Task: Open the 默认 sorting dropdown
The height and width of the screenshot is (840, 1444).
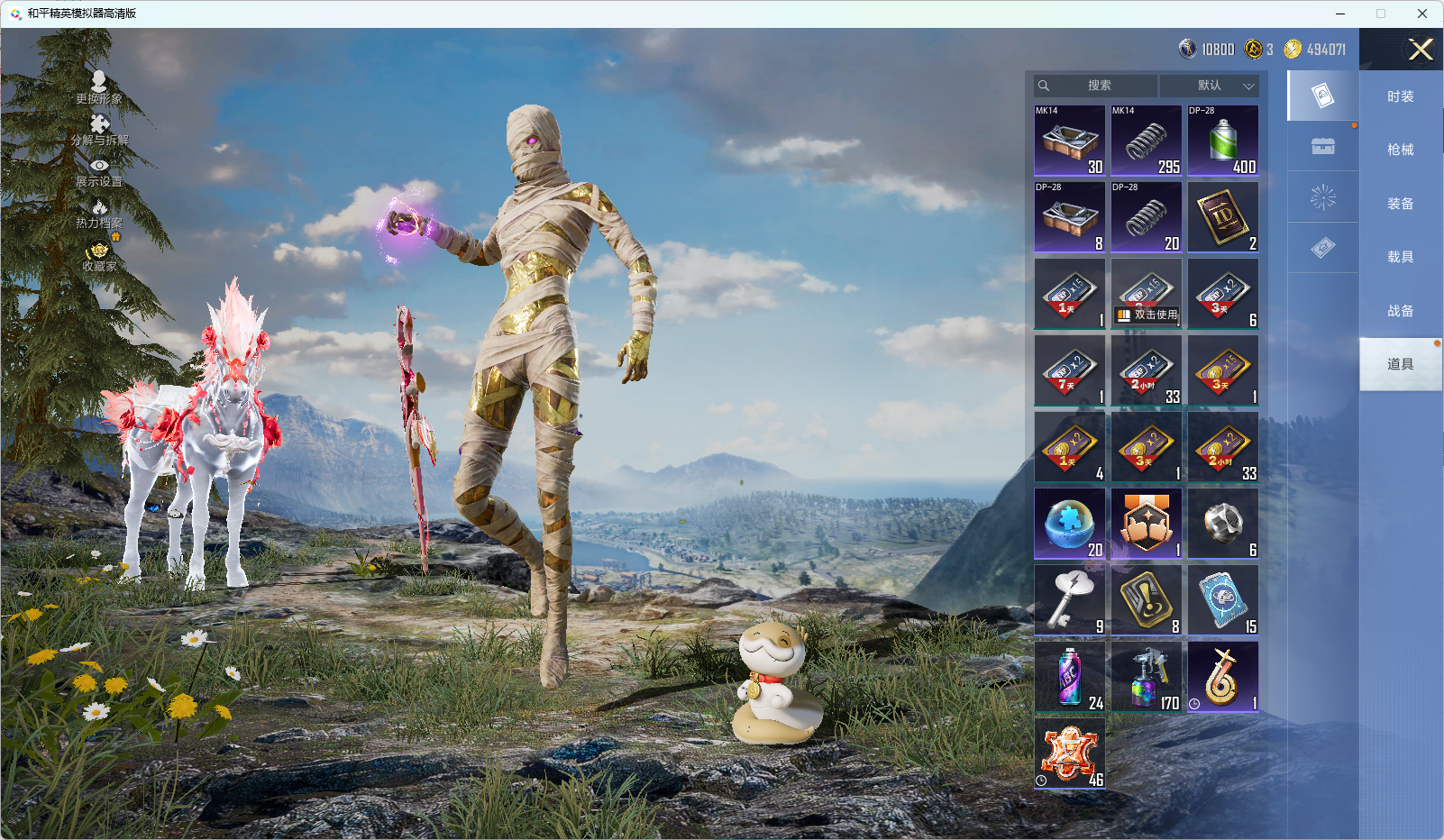Action: [1210, 86]
